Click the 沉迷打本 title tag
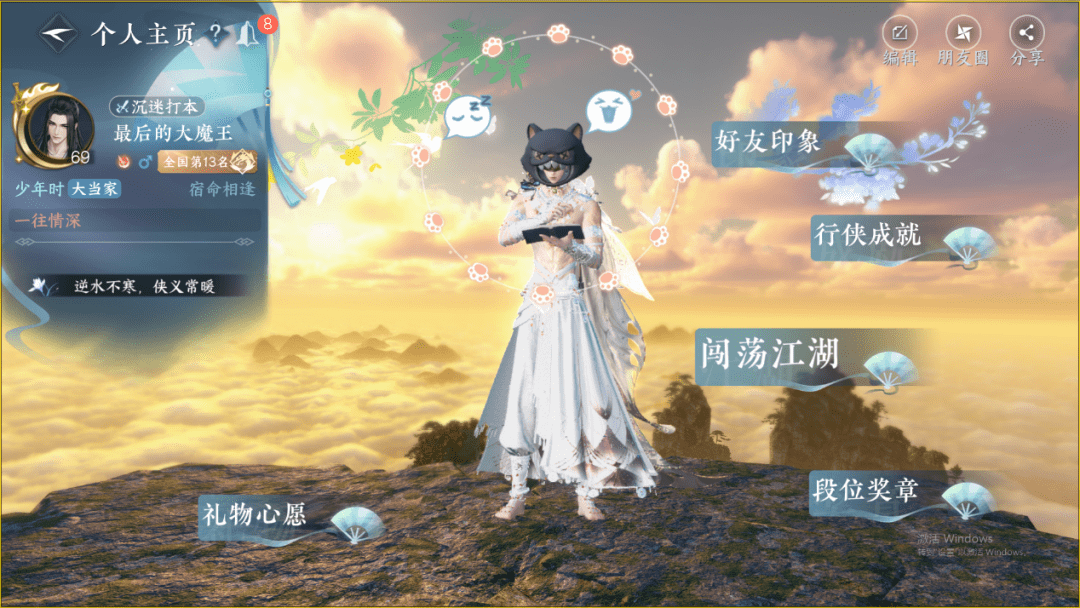 point(159,107)
